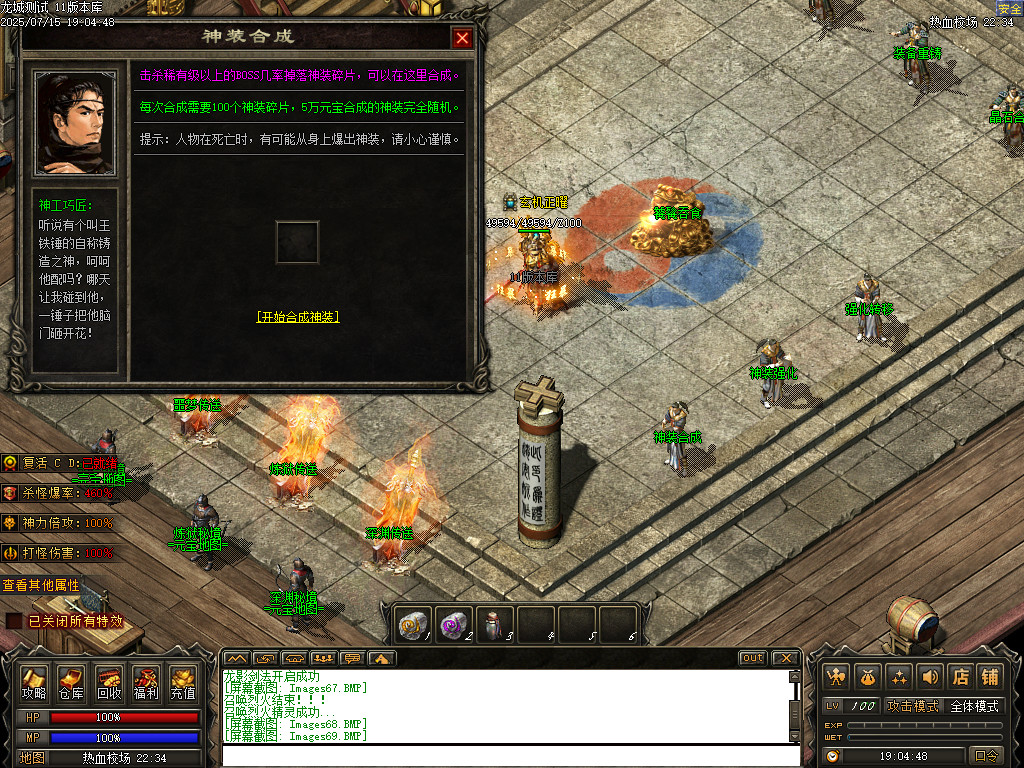Open 查看其他属性 to view other attributes

point(40,585)
